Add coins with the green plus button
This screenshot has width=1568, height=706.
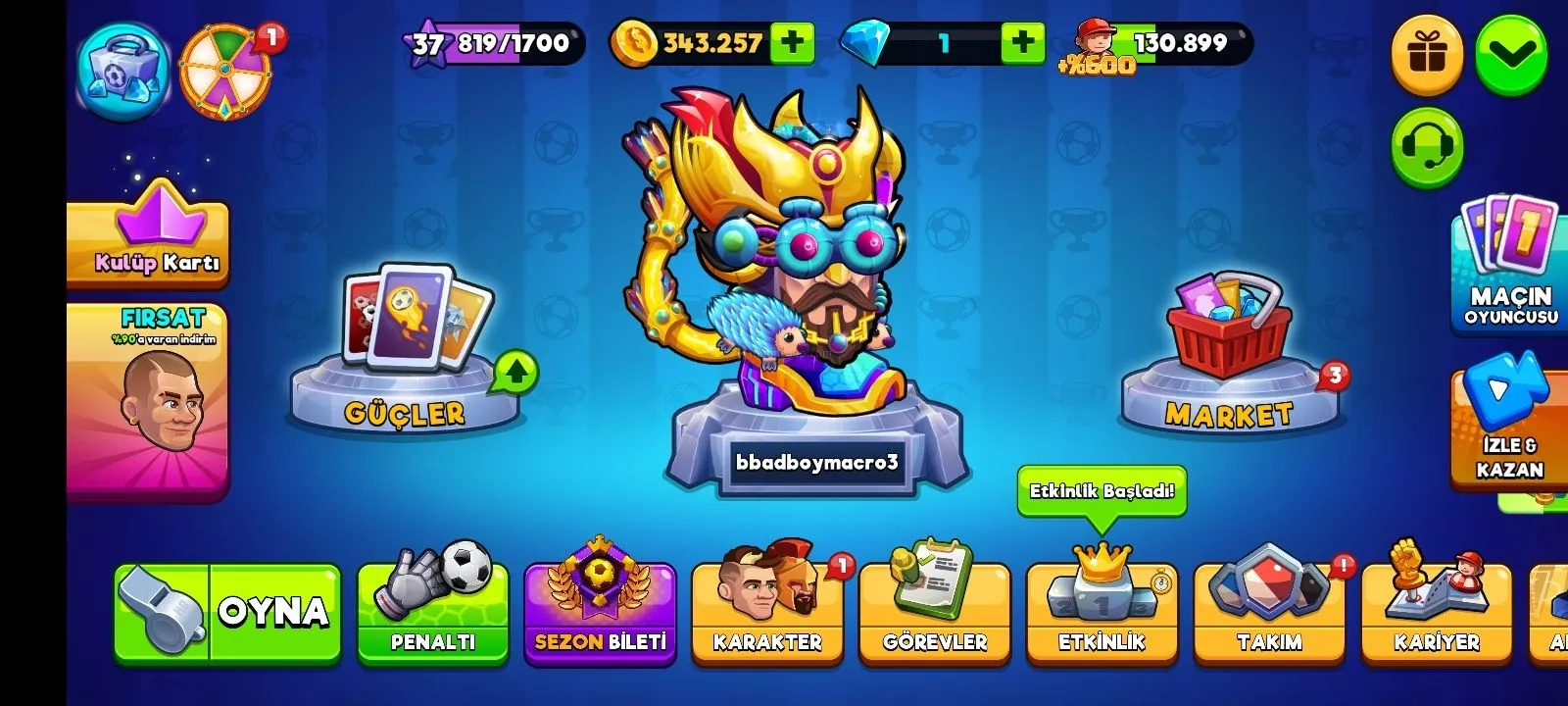coord(792,42)
